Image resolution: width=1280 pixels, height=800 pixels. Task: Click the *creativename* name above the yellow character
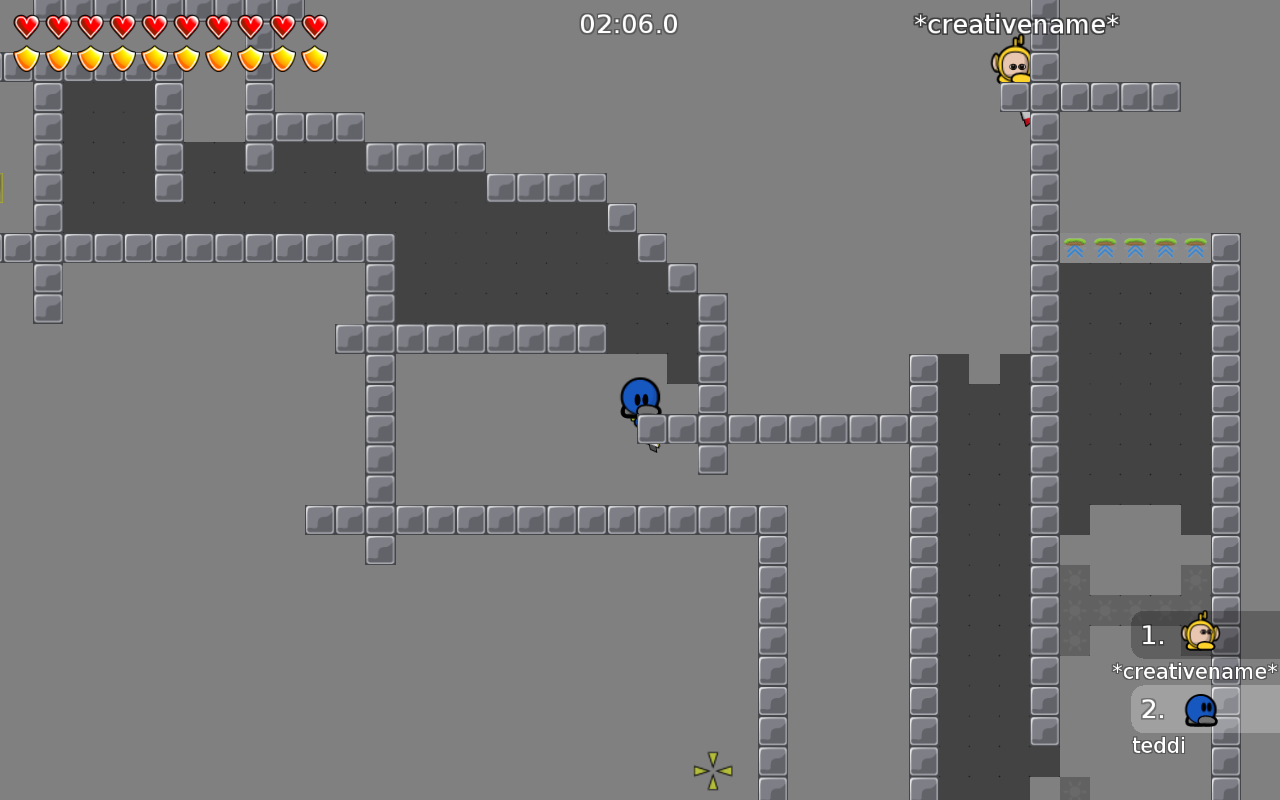tap(1016, 24)
